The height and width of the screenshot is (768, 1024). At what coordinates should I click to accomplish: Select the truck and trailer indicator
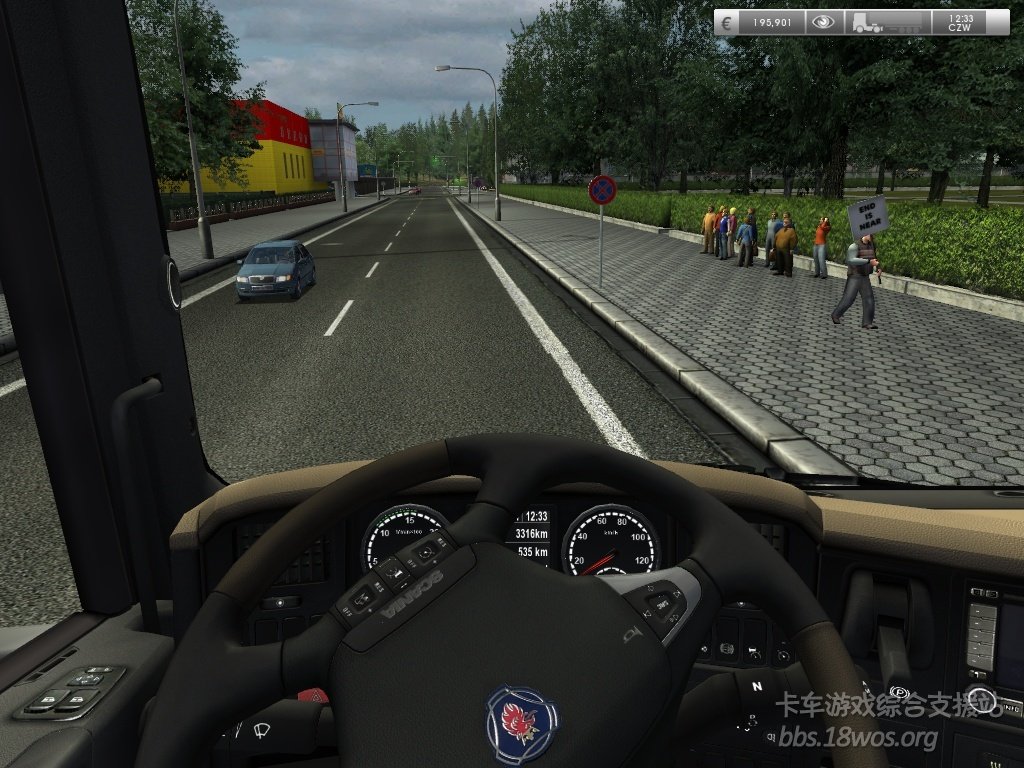point(887,22)
